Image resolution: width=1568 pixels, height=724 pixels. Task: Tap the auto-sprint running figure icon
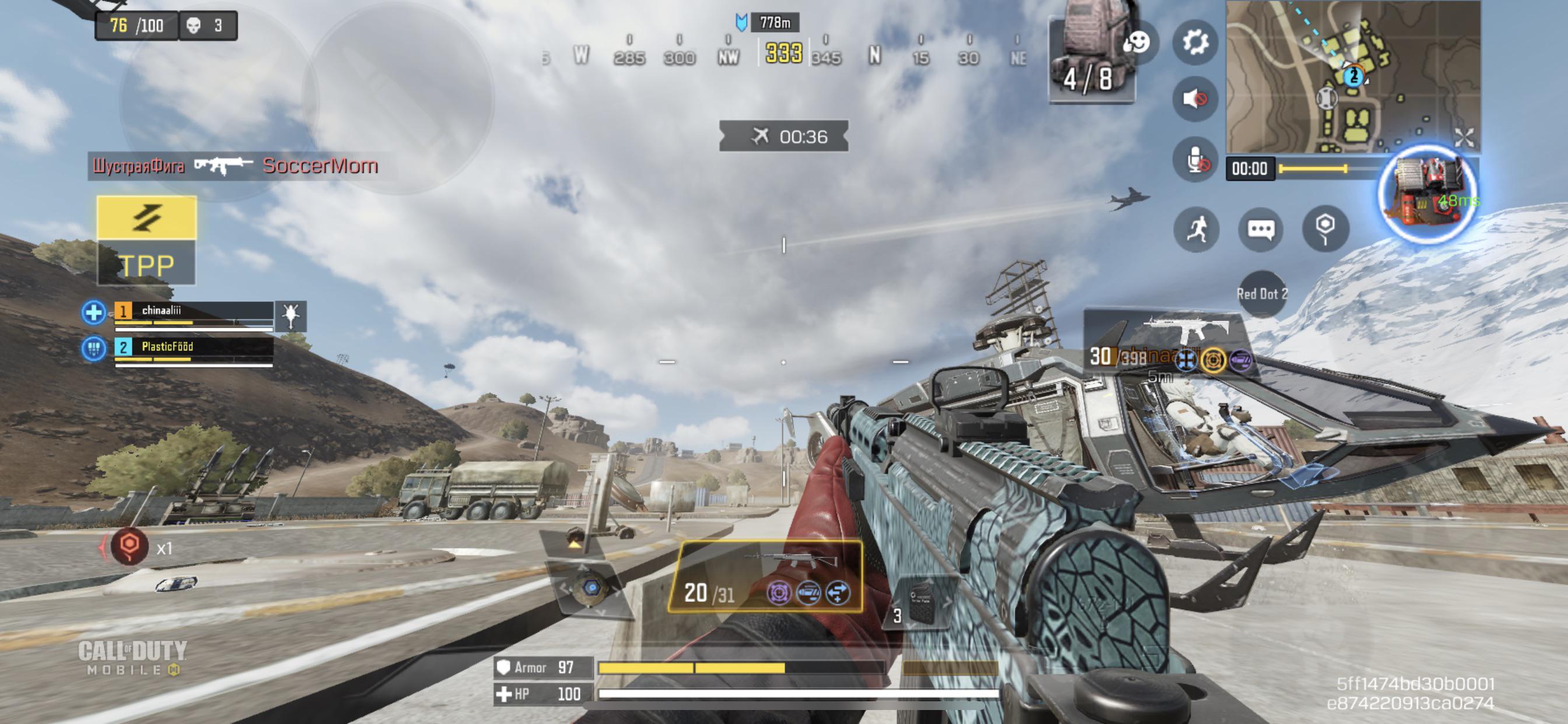pos(1196,229)
